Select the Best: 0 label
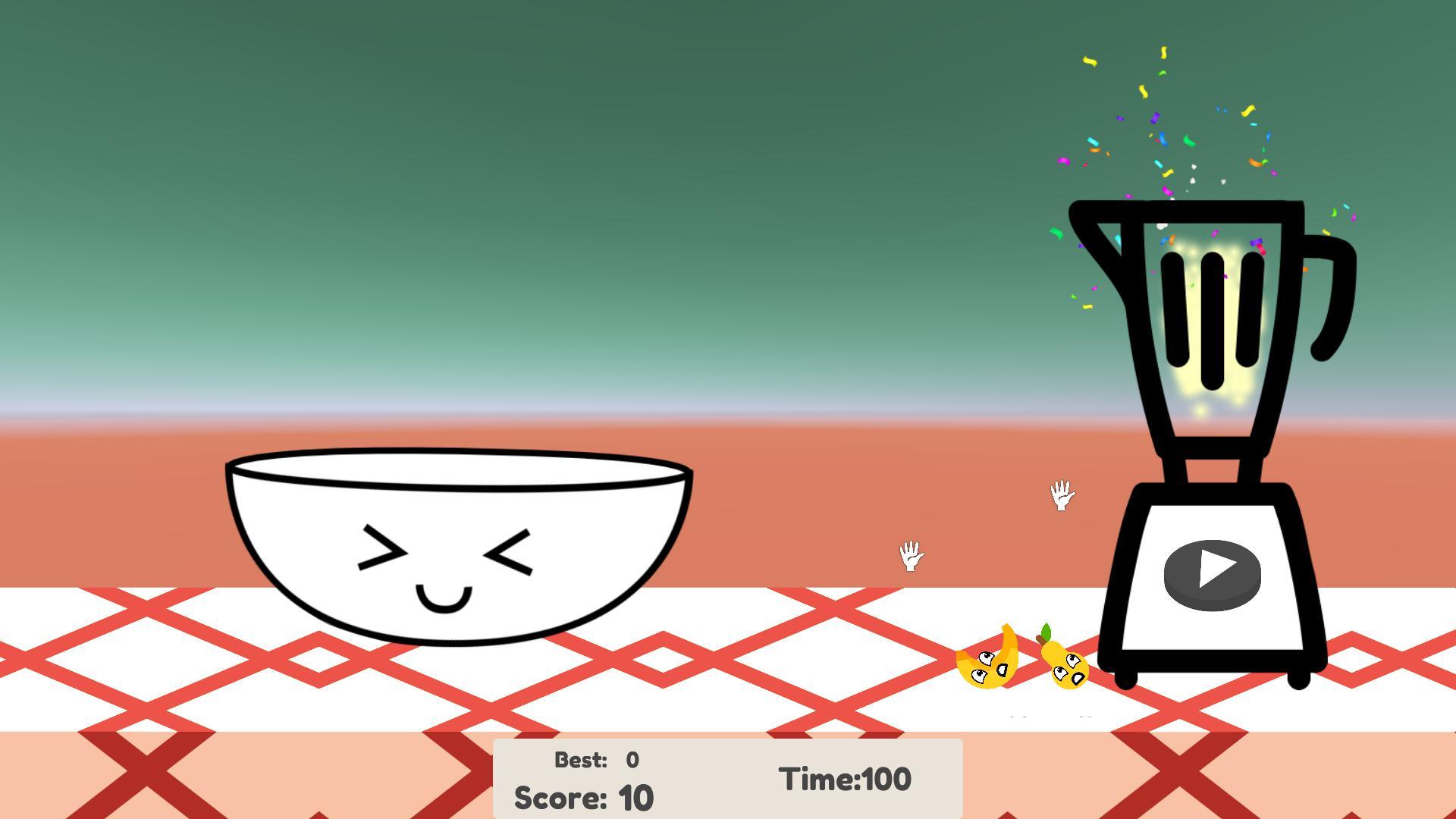This screenshot has height=819, width=1456. [595, 761]
